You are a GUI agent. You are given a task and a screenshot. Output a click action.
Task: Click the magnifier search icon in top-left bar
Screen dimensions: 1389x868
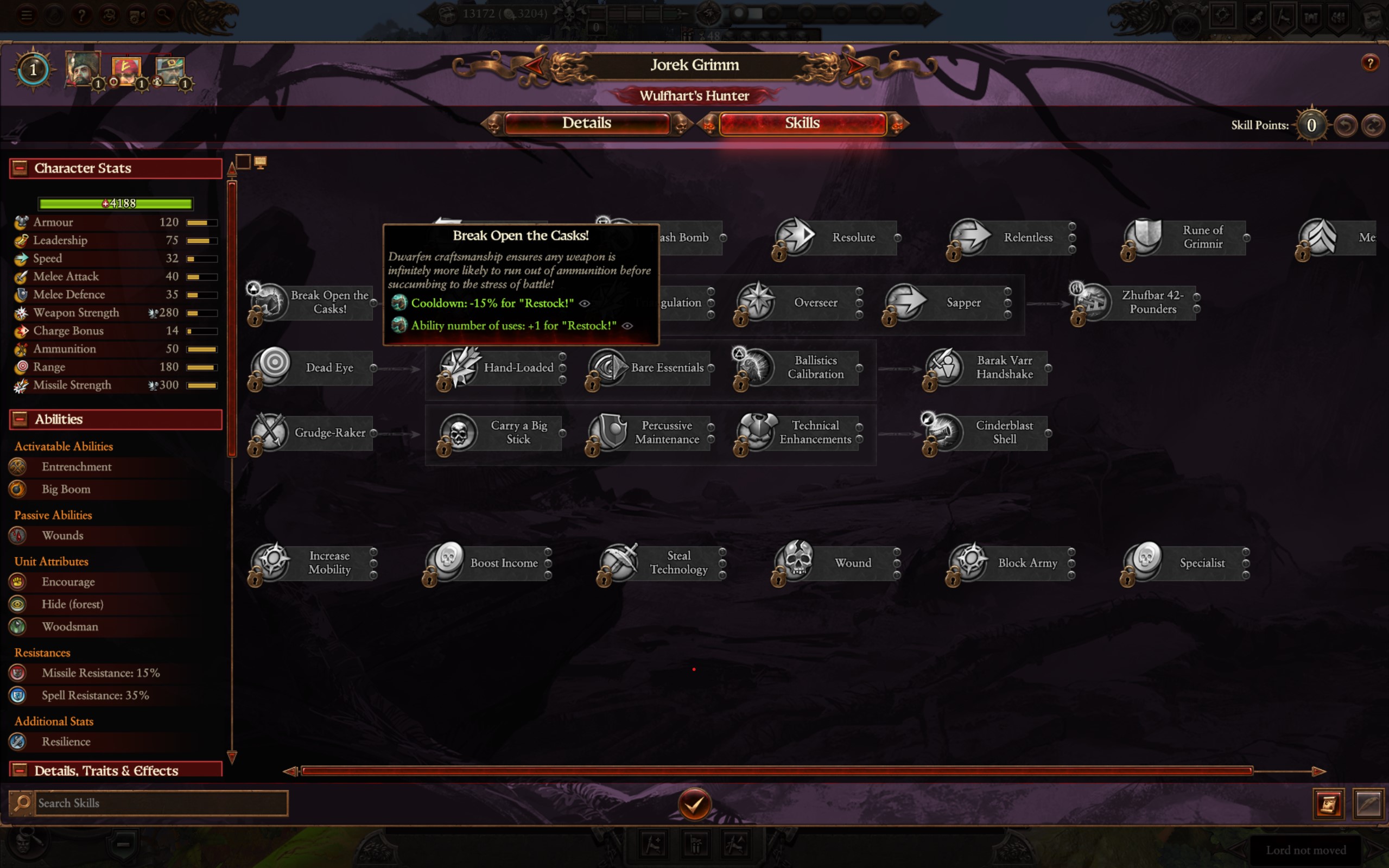pyautogui.click(x=164, y=15)
